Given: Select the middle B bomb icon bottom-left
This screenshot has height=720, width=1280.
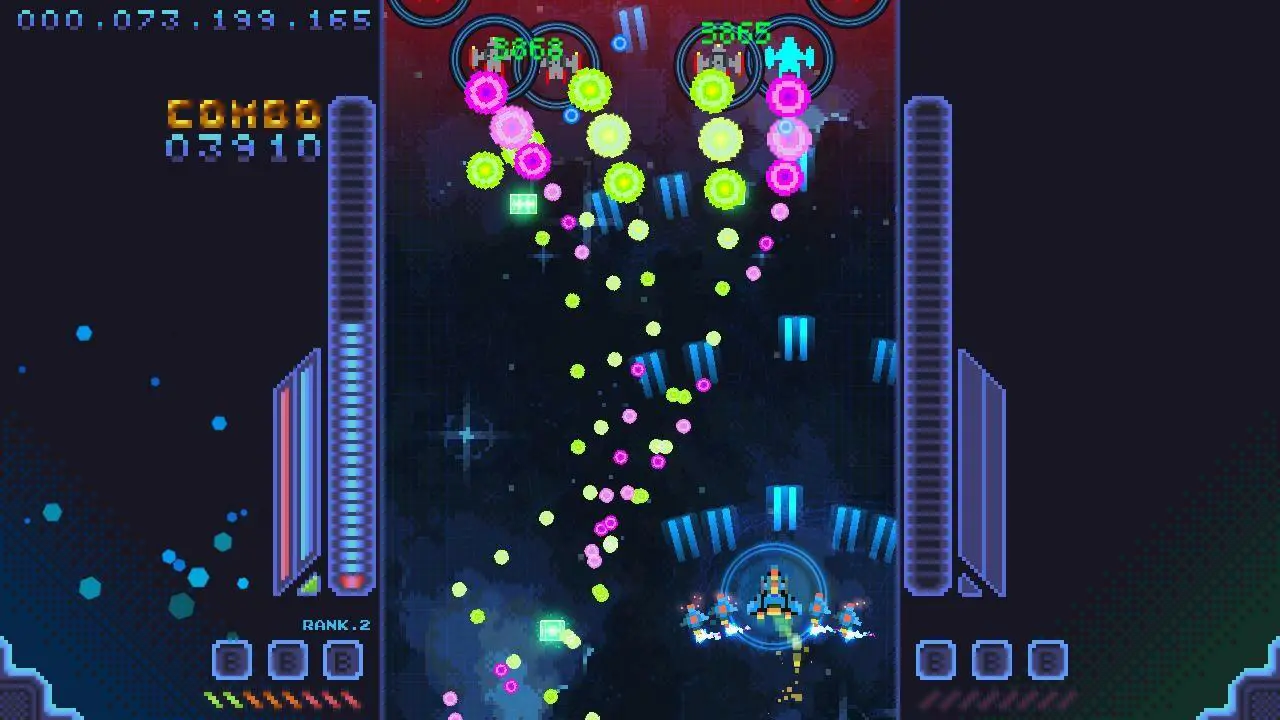Looking at the screenshot, I should coord(287,659).
